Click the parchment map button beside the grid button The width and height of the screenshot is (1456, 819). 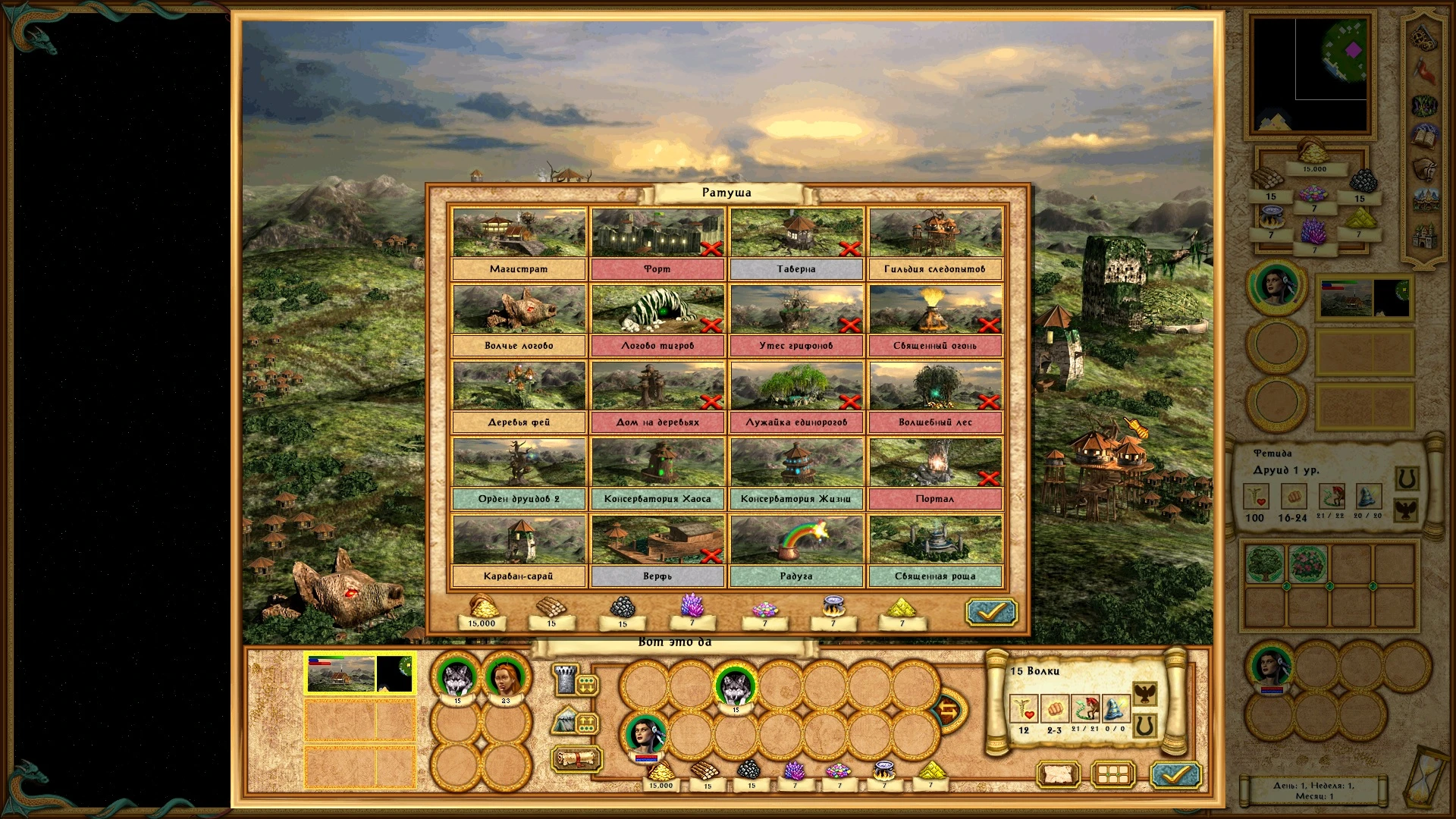tap(1059, 774)
